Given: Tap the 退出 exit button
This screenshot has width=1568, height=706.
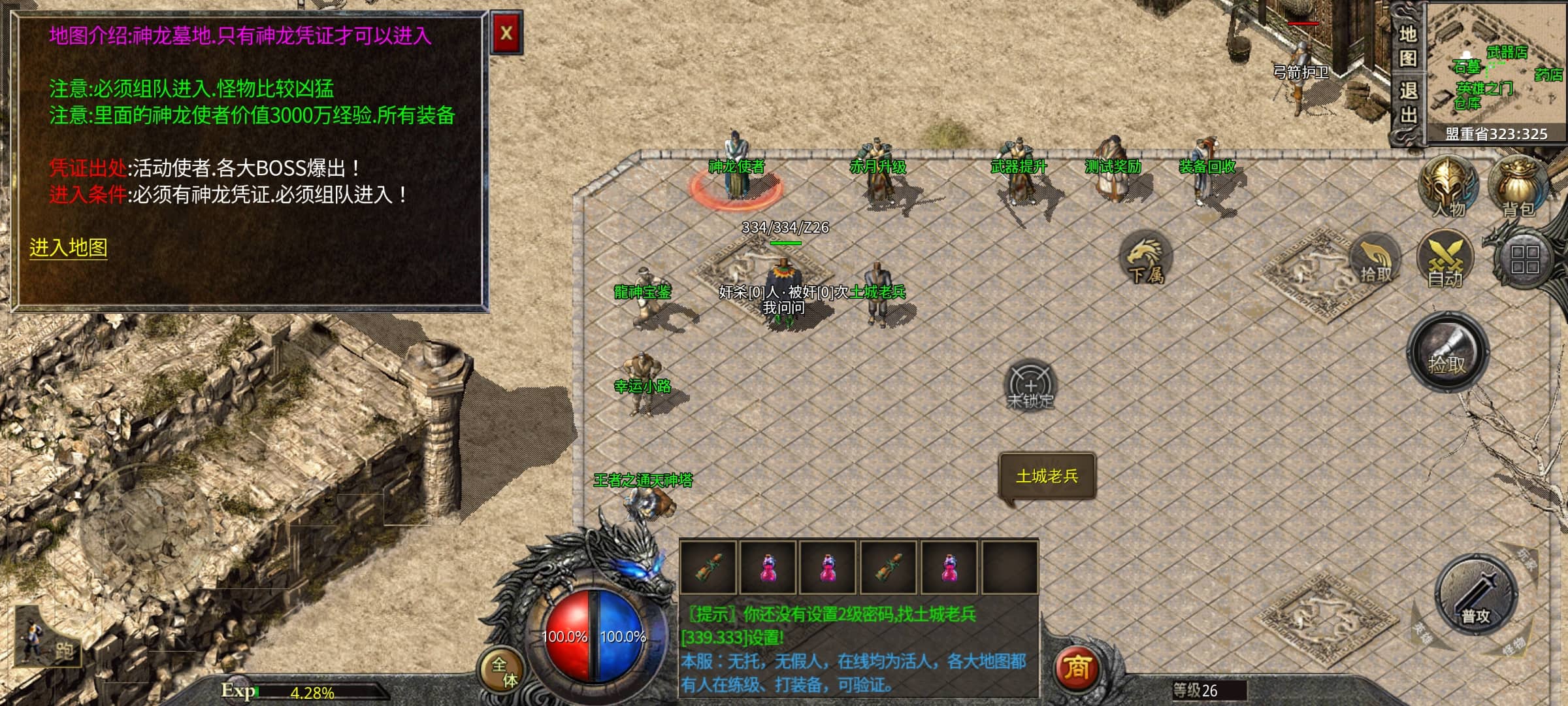Looking at the screenshot, I should (1408, 103).
